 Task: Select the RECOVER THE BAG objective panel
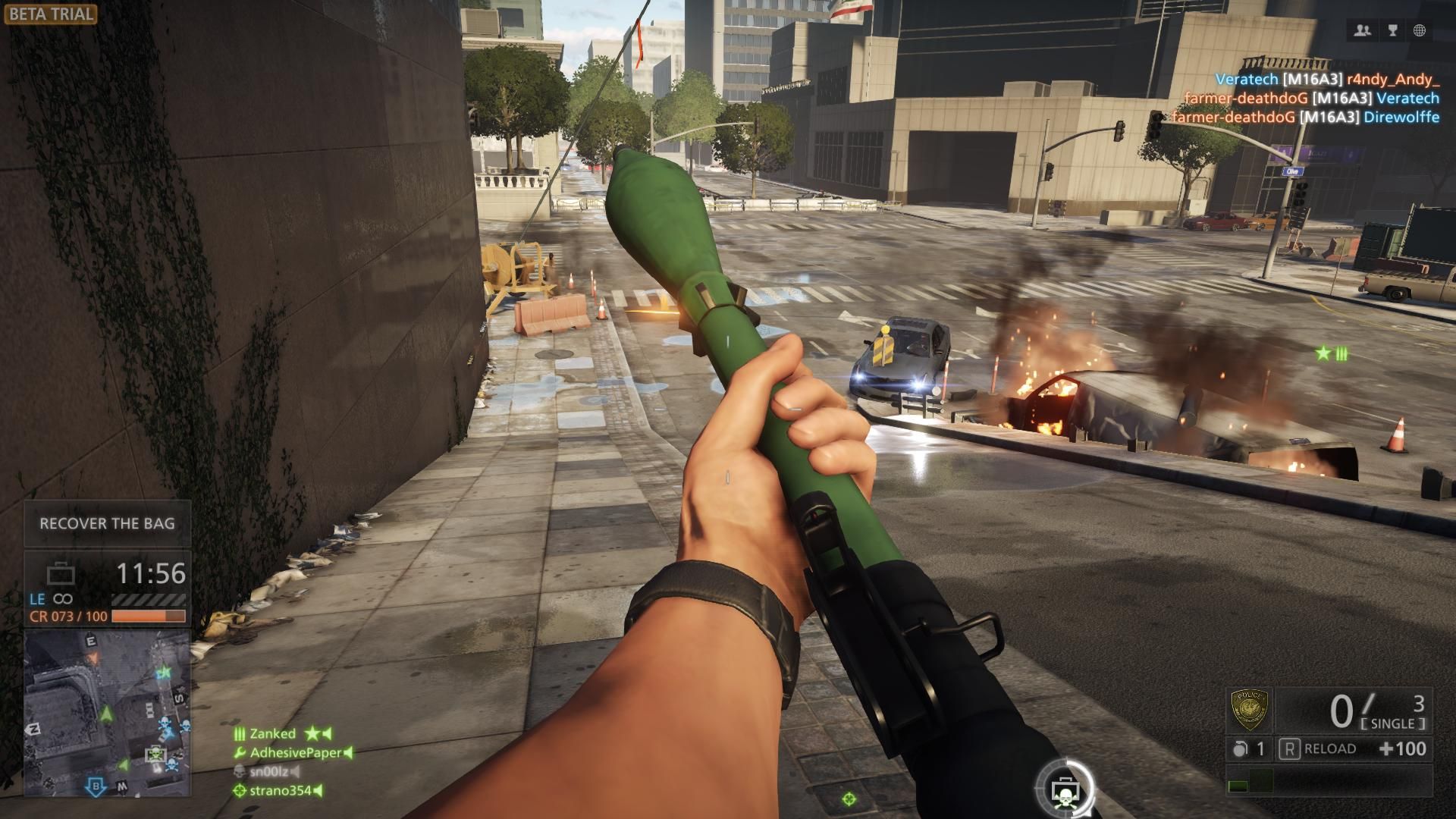coord(107,523)
